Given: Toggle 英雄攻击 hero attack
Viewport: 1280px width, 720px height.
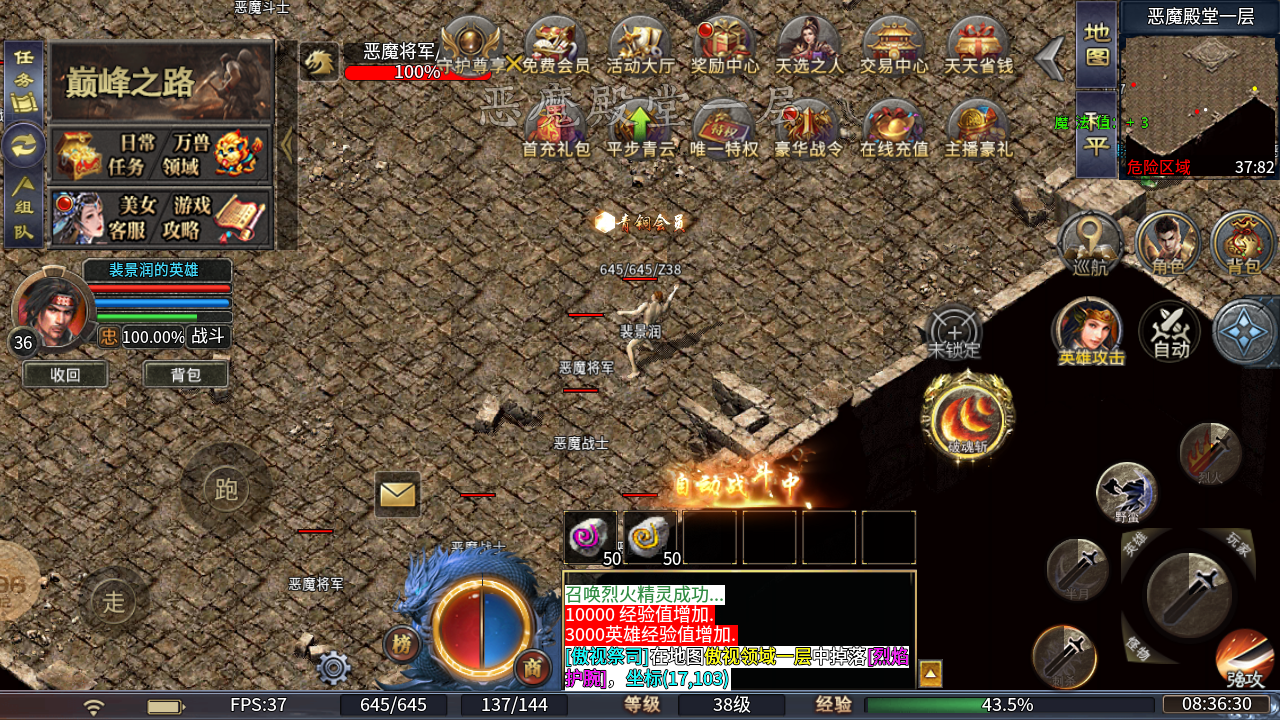Looking at the screenshot, I should click(1087, 332).
